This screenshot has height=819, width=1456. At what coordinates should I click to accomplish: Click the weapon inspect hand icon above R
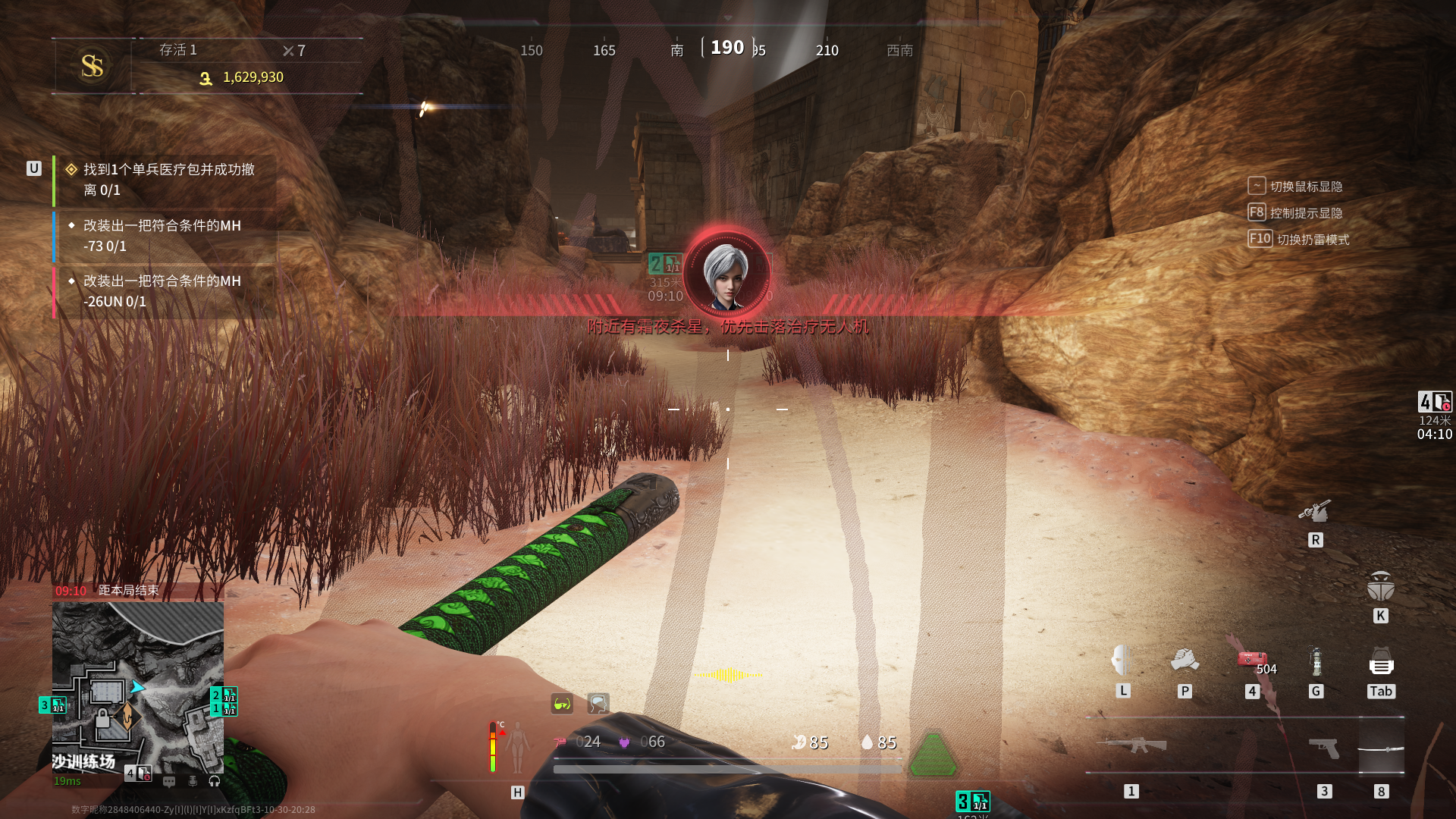click(x=1315, y=512)
